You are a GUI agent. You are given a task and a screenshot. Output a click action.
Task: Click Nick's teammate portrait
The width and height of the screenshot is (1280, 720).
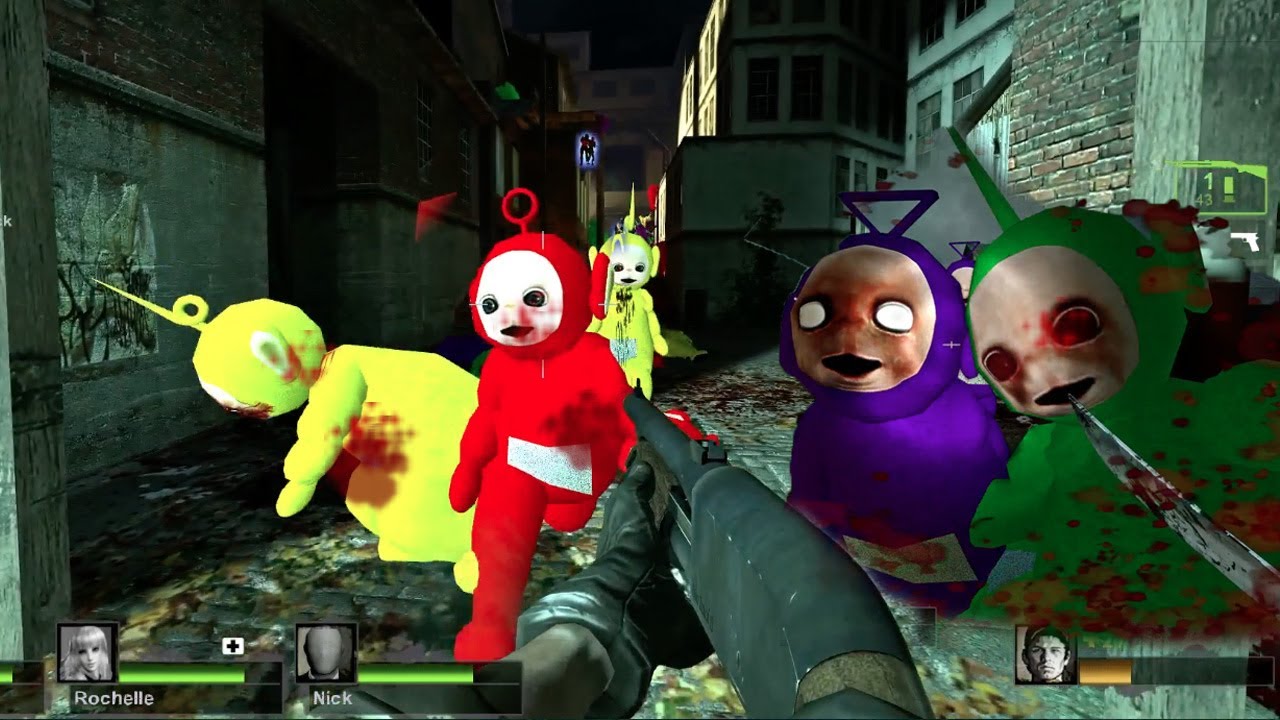[326, 653]
